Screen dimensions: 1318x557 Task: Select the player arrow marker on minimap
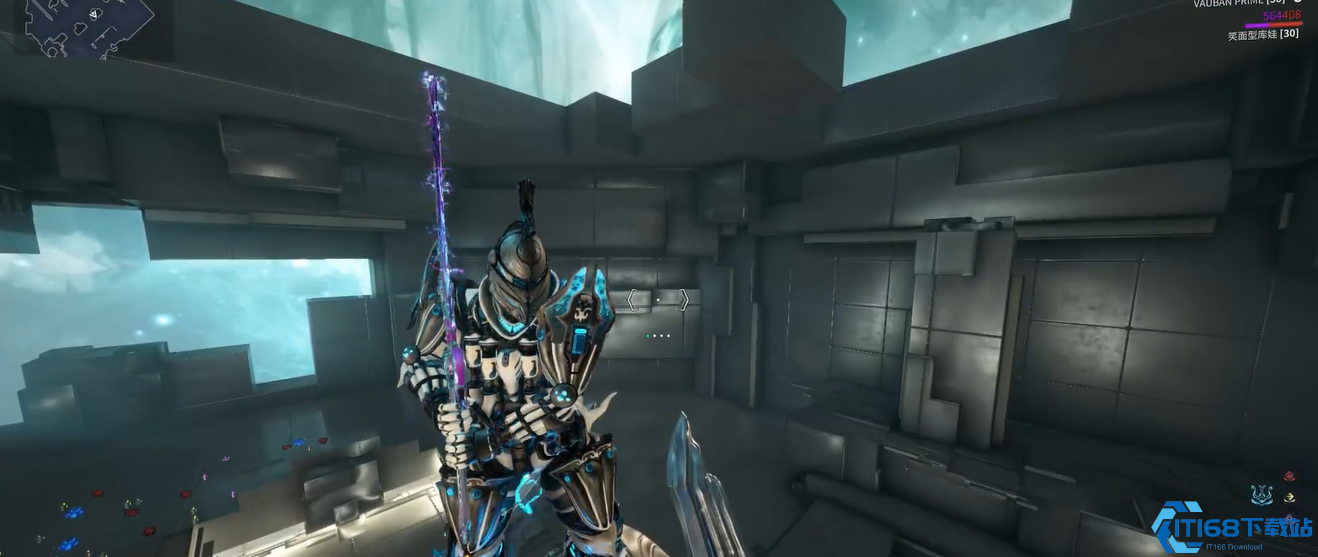click(x=94, y=14)
